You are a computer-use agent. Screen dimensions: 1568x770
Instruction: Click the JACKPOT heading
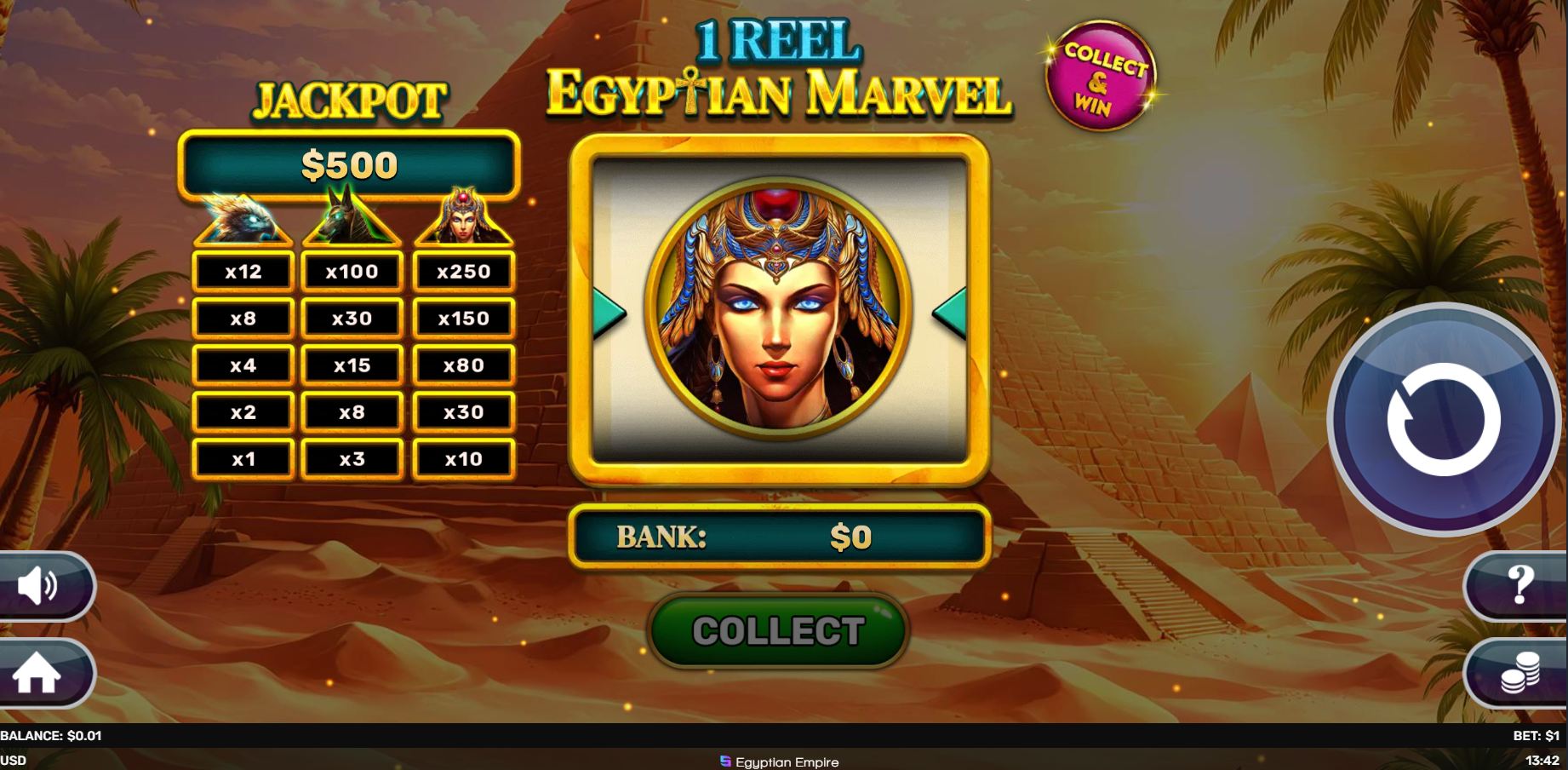coord(350,99)
